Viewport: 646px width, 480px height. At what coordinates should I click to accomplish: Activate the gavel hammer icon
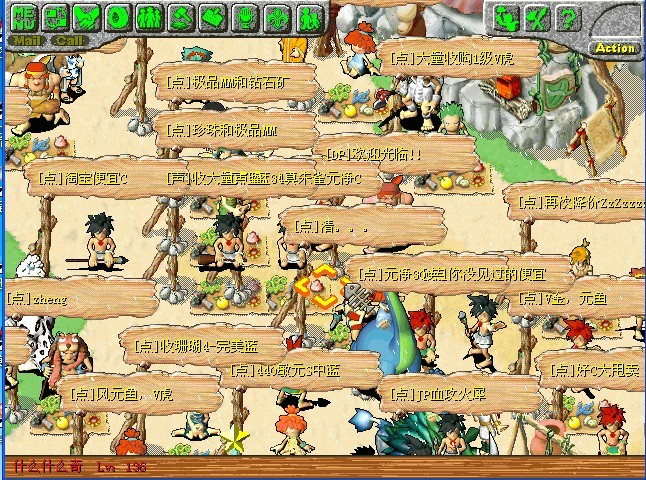182,17
